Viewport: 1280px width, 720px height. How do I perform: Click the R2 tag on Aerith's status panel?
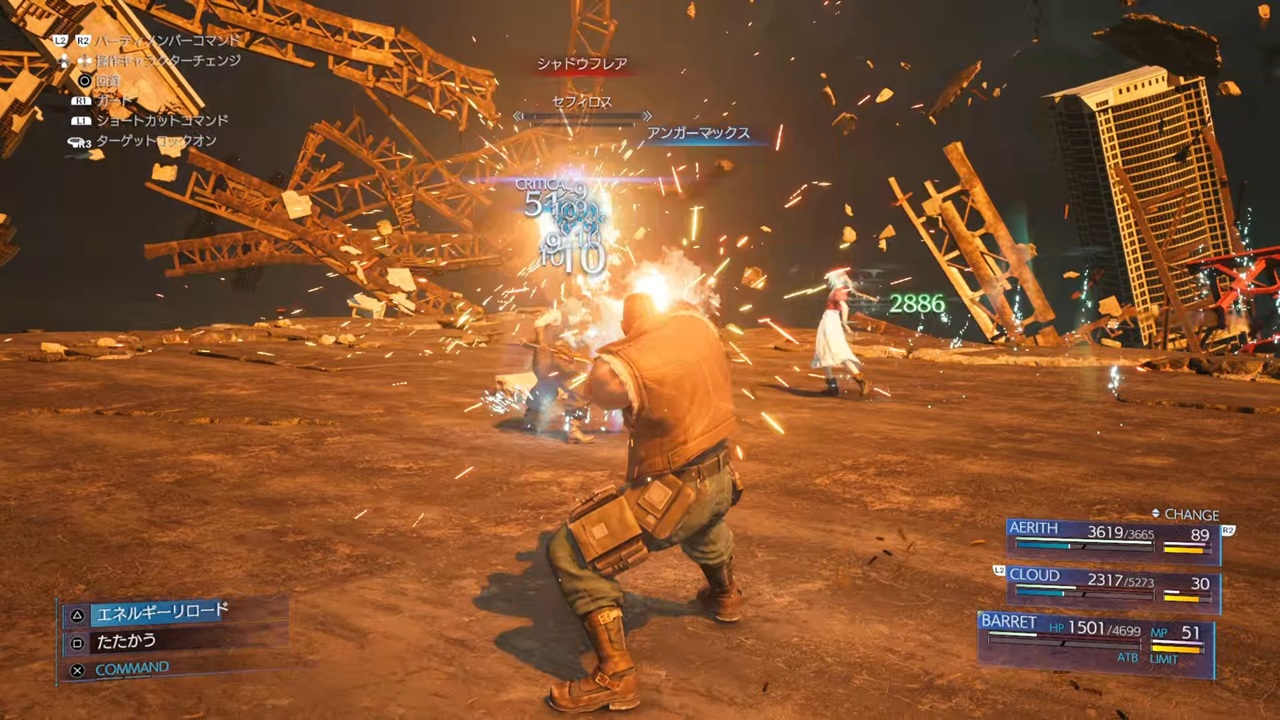[1229, 530]
